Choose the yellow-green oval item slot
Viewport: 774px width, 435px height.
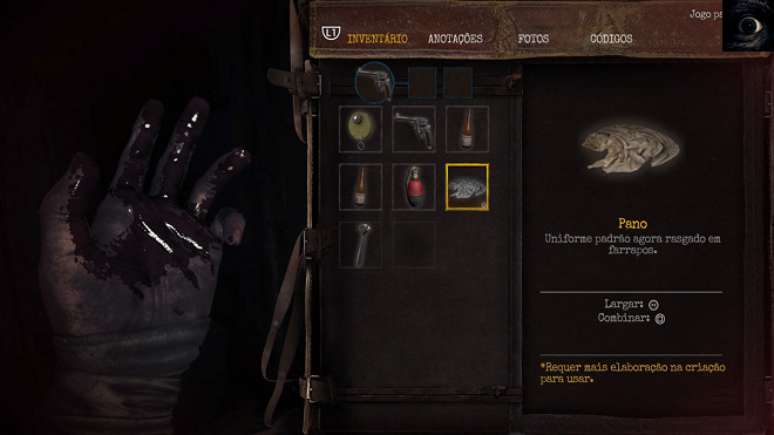coord(360,129)
